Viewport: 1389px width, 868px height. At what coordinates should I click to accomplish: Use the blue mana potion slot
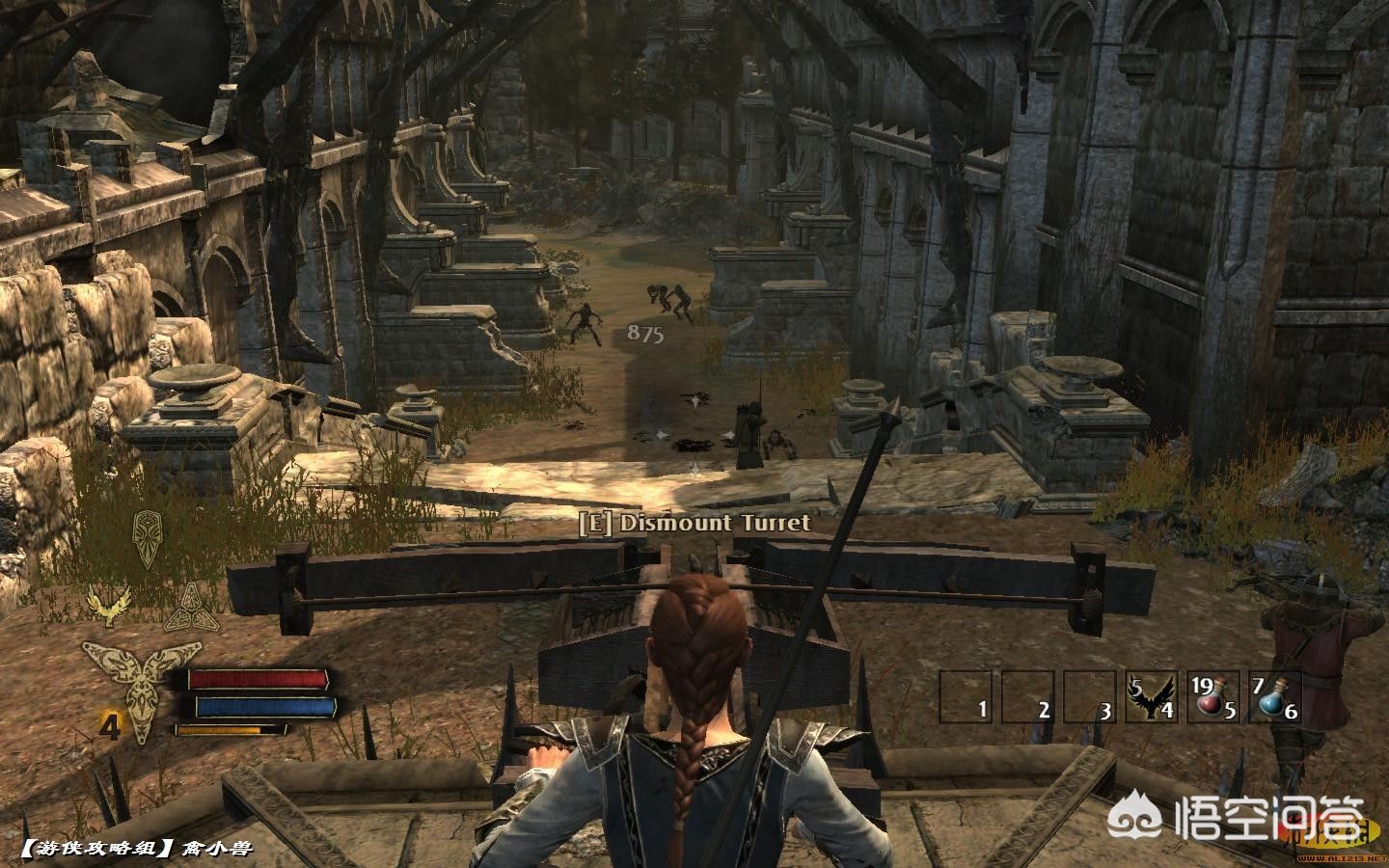1276,696
